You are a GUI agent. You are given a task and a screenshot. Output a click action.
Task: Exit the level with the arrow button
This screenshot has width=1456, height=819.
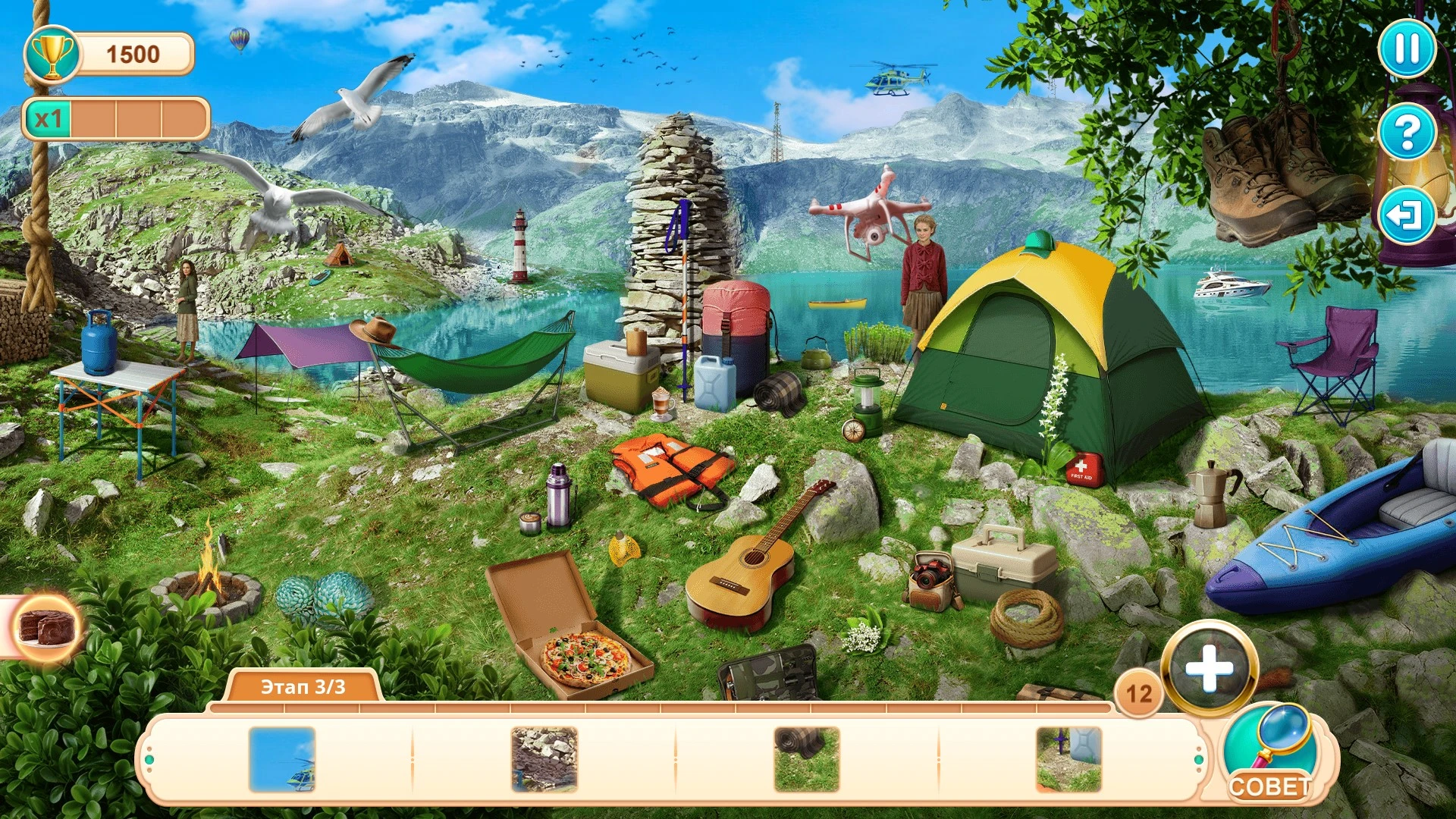[x=1406, y=216]
